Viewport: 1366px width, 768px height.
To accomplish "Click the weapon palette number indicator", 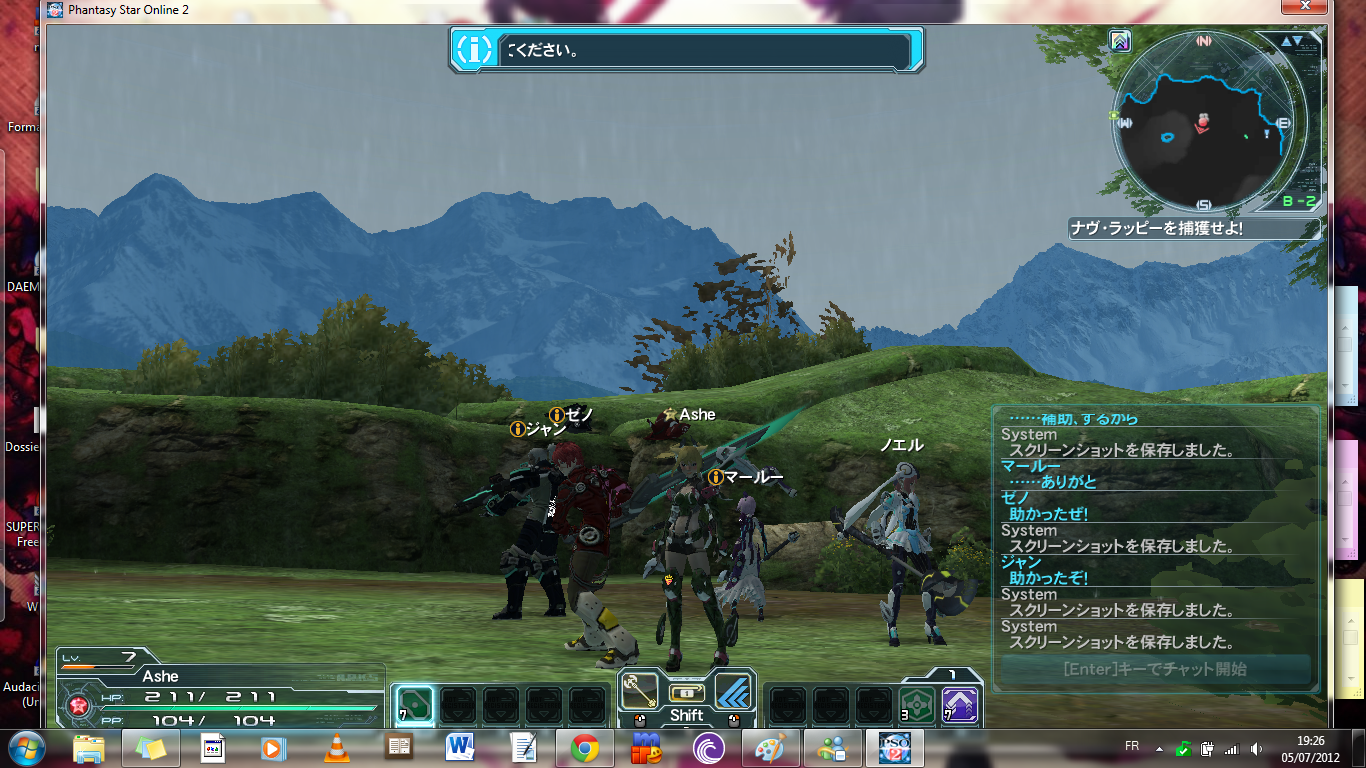I will pos(953,675).
